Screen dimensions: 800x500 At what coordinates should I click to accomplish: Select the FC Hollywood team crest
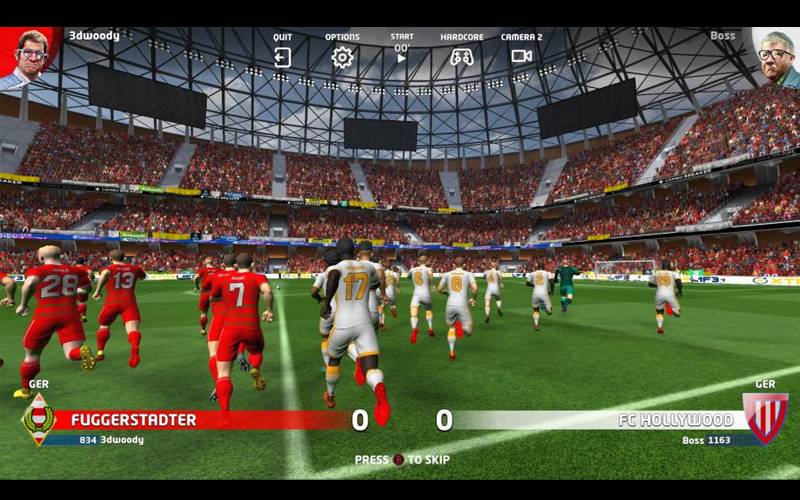click(x=765, y=417)
